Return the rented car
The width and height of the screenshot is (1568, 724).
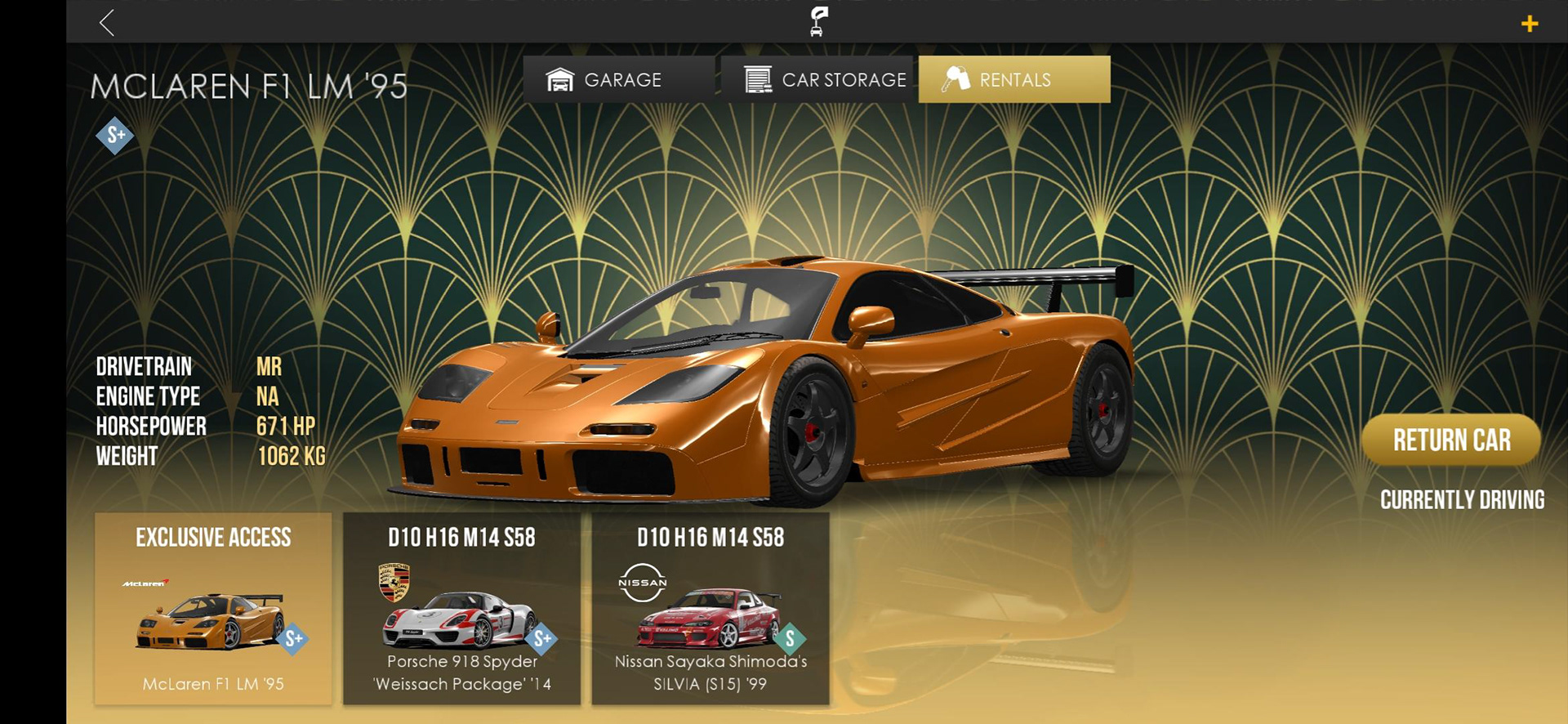[x=1451, y=440]
